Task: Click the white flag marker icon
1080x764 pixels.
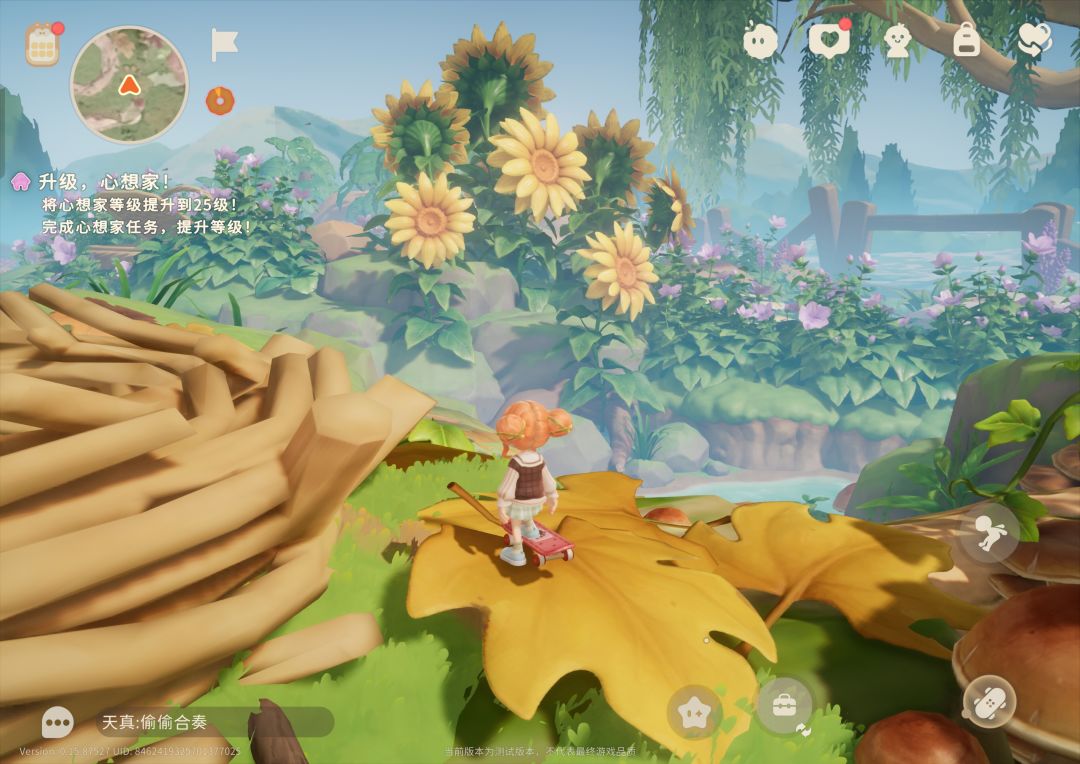Action: pos(224,45)
